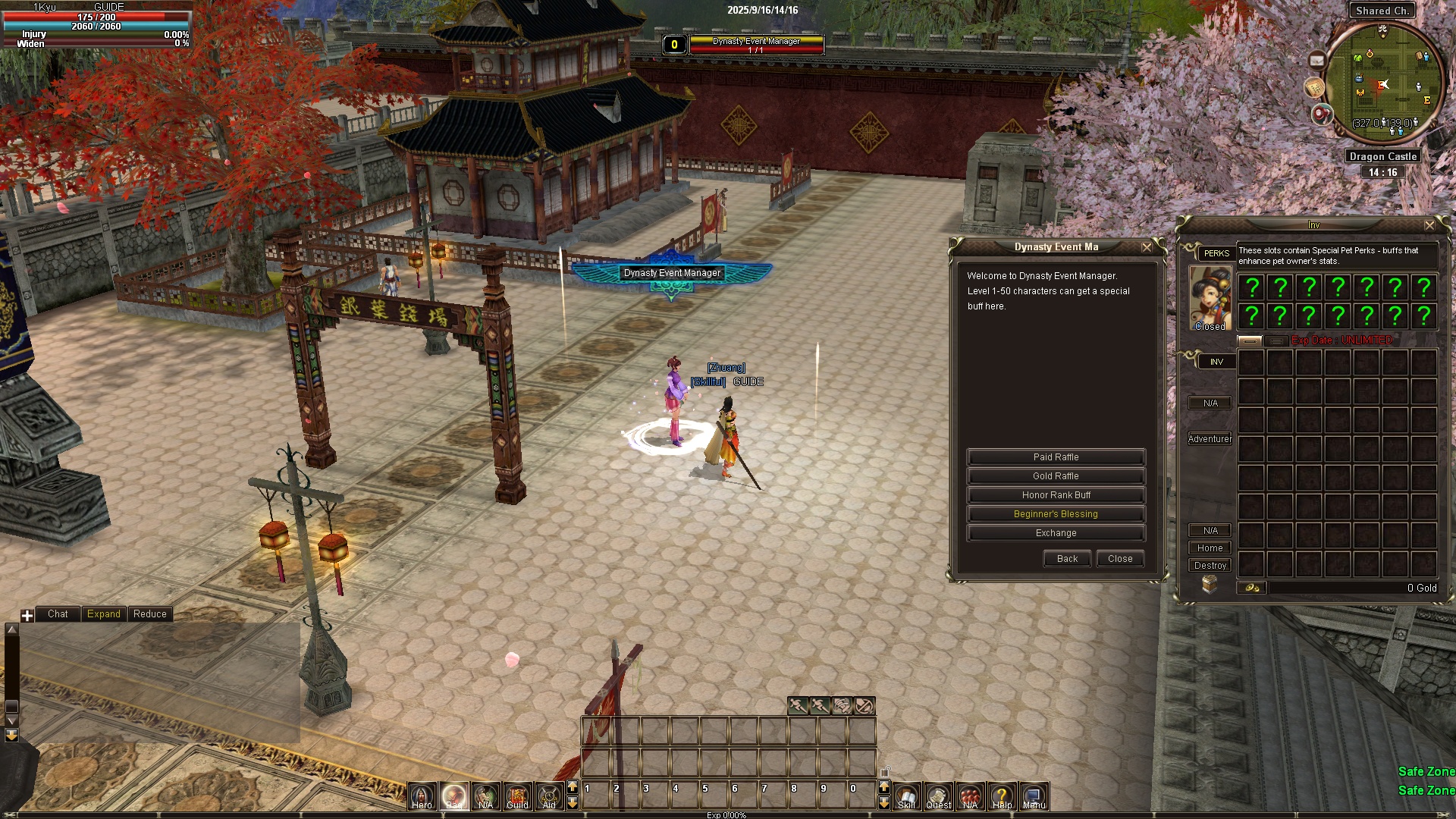Open the Exchange option
The image size is (1456, 819).
(x=1056, y=533)
